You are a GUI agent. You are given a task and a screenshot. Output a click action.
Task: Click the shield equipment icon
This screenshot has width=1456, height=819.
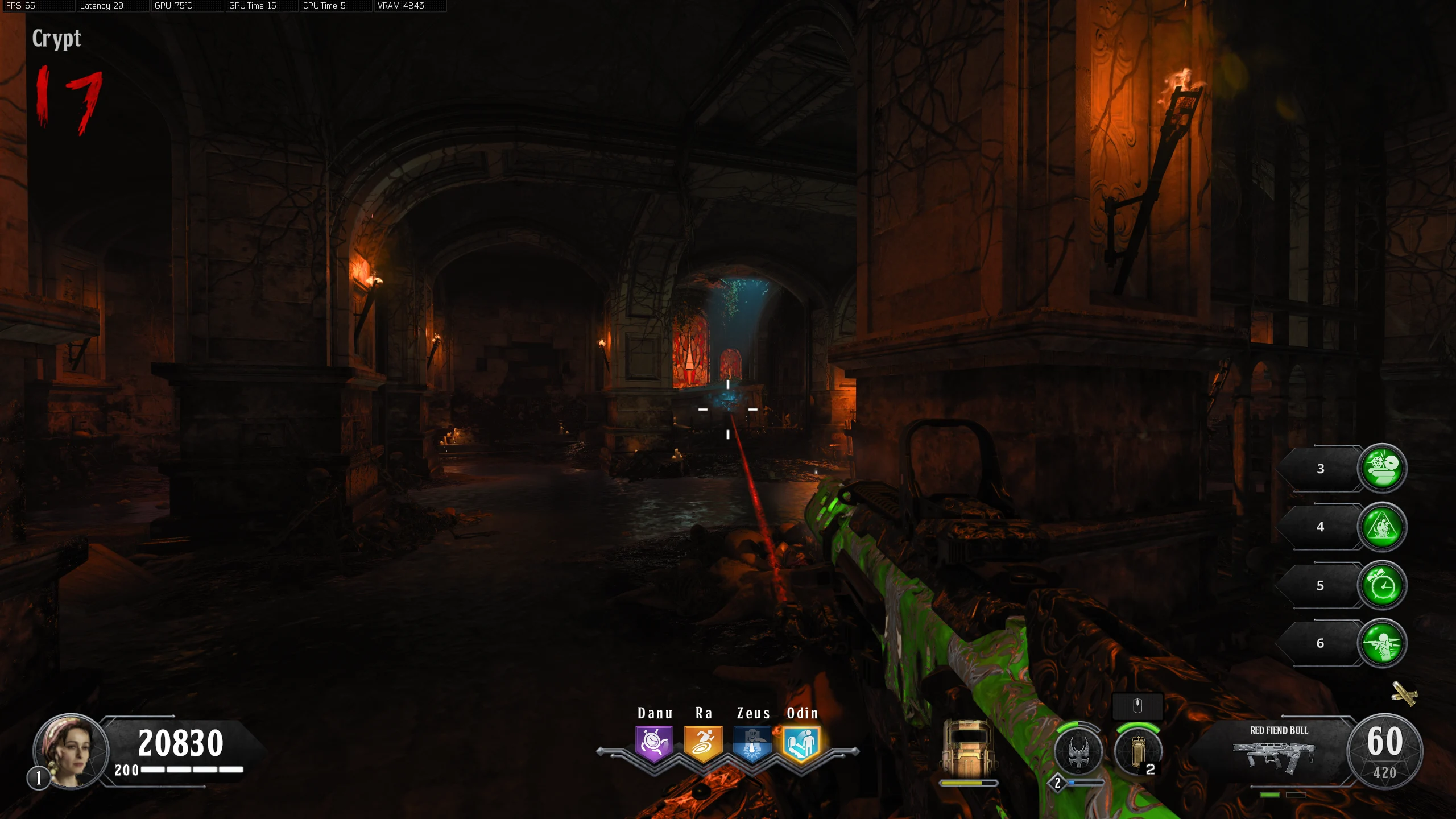[x=969, y=749]
